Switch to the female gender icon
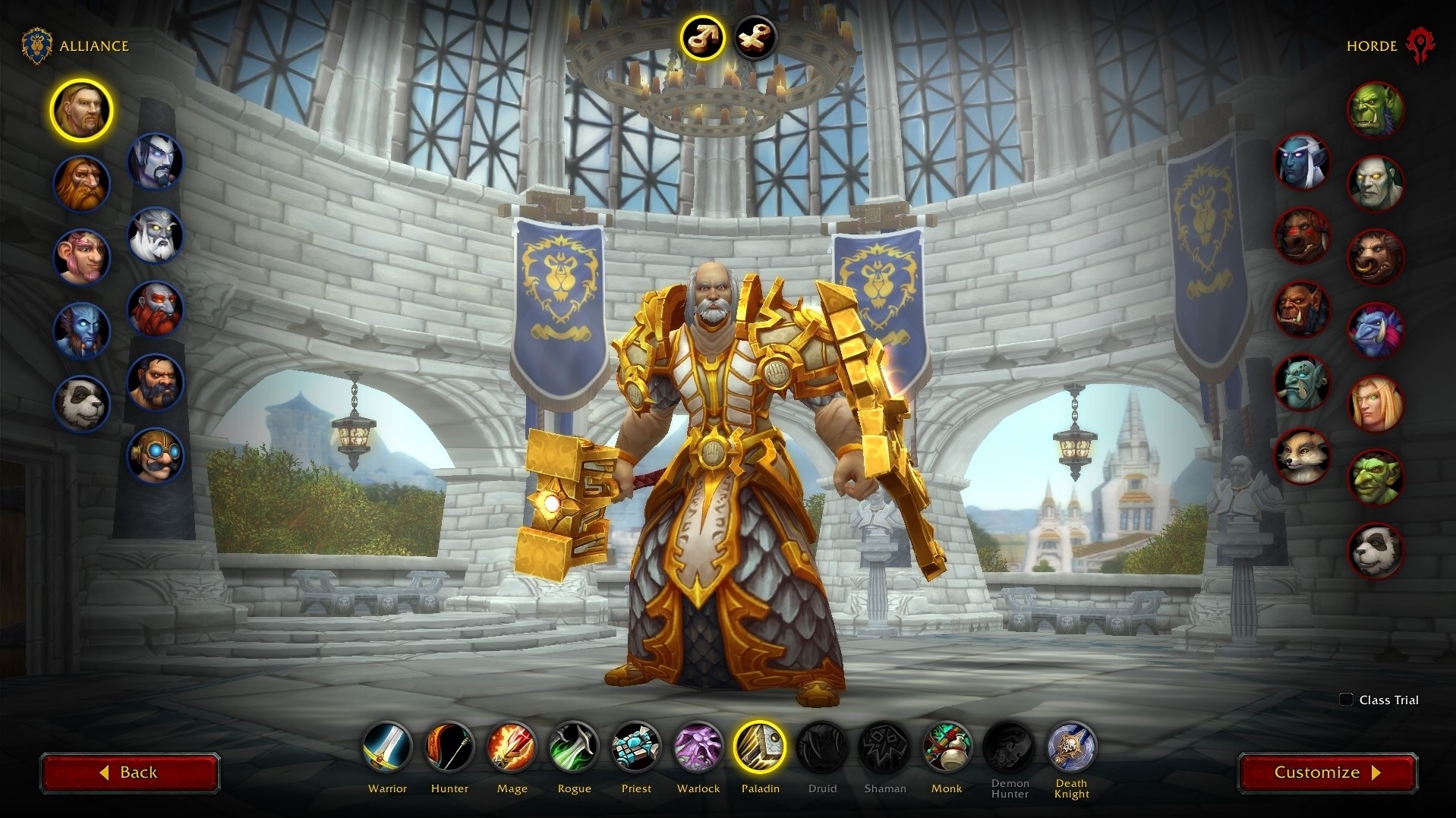The image size is (1456, 818). point(755,36)
